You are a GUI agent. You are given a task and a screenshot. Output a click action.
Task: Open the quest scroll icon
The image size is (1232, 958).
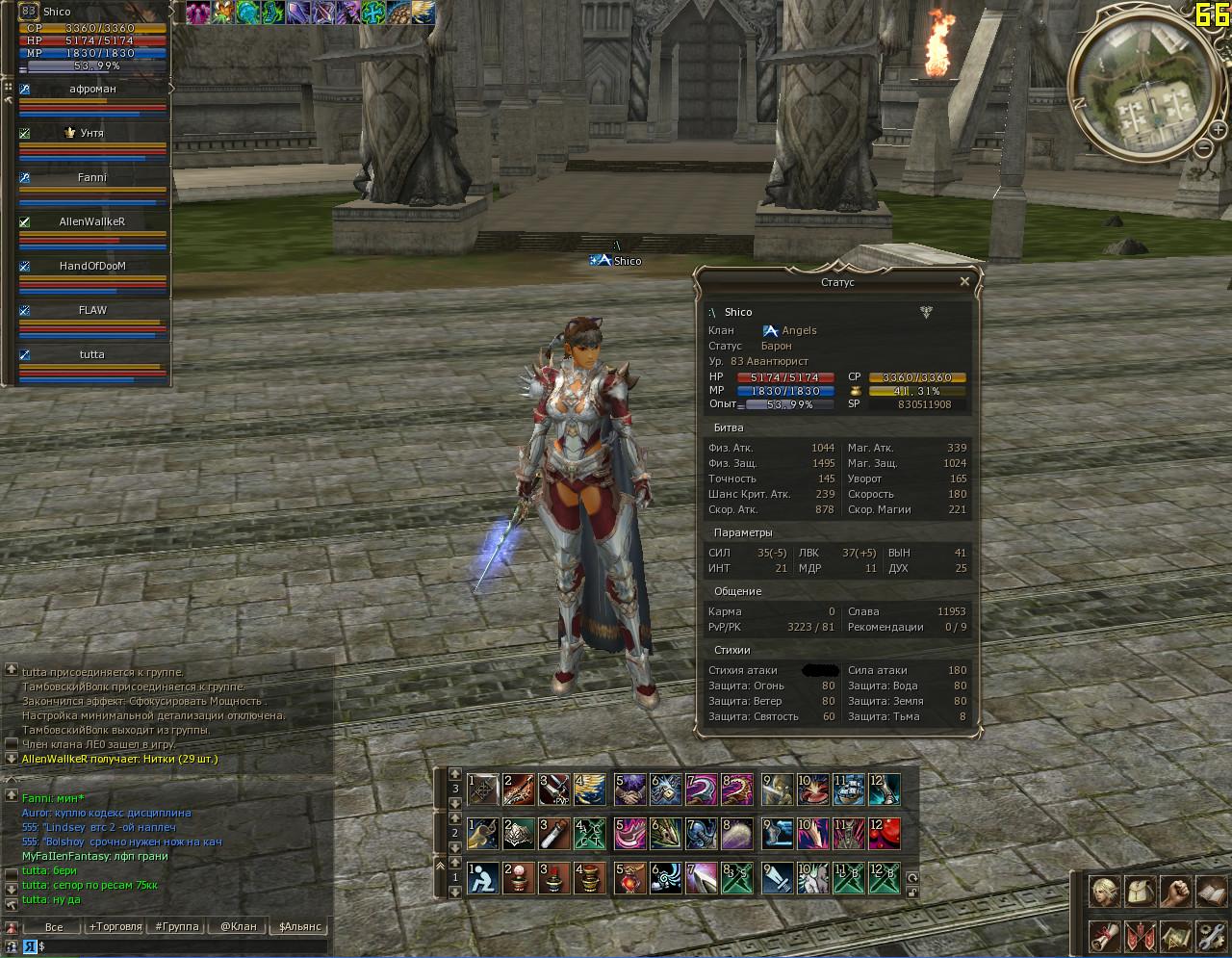[x=1103, y=935]
